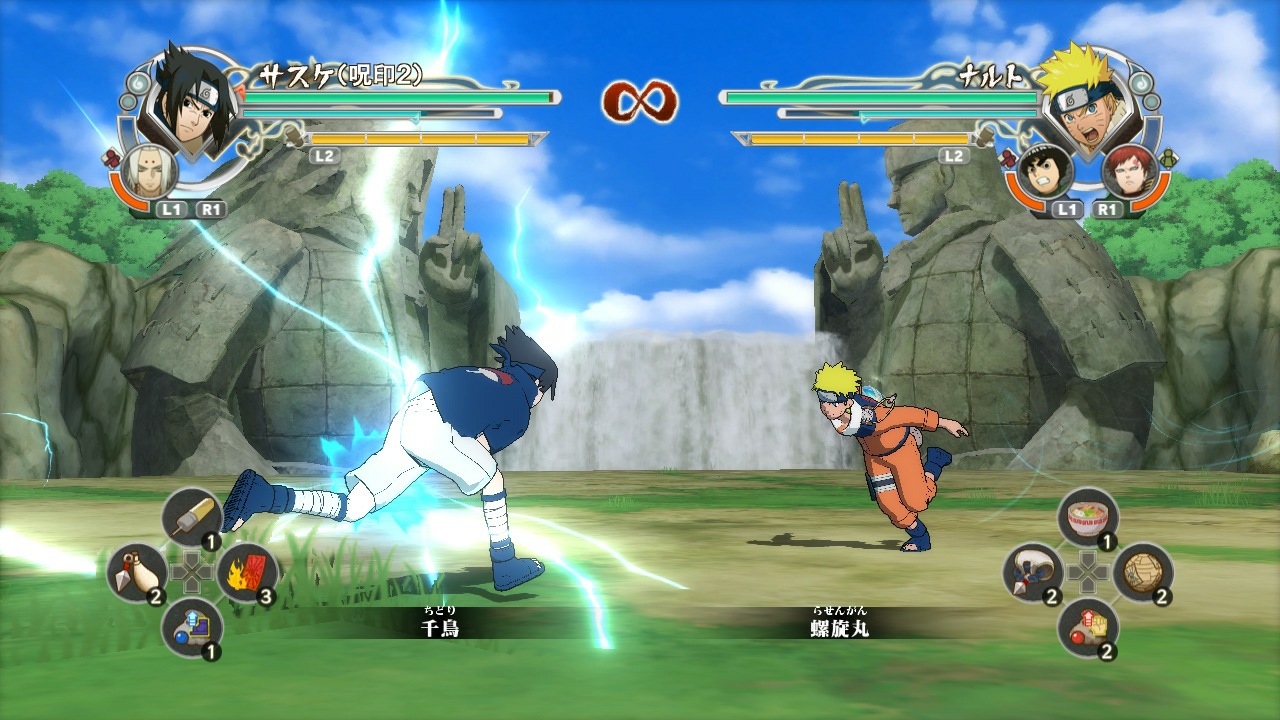Screen dimensions: 1280x720
Task: Select the ninja scroll item
Action: [1141, 572]
